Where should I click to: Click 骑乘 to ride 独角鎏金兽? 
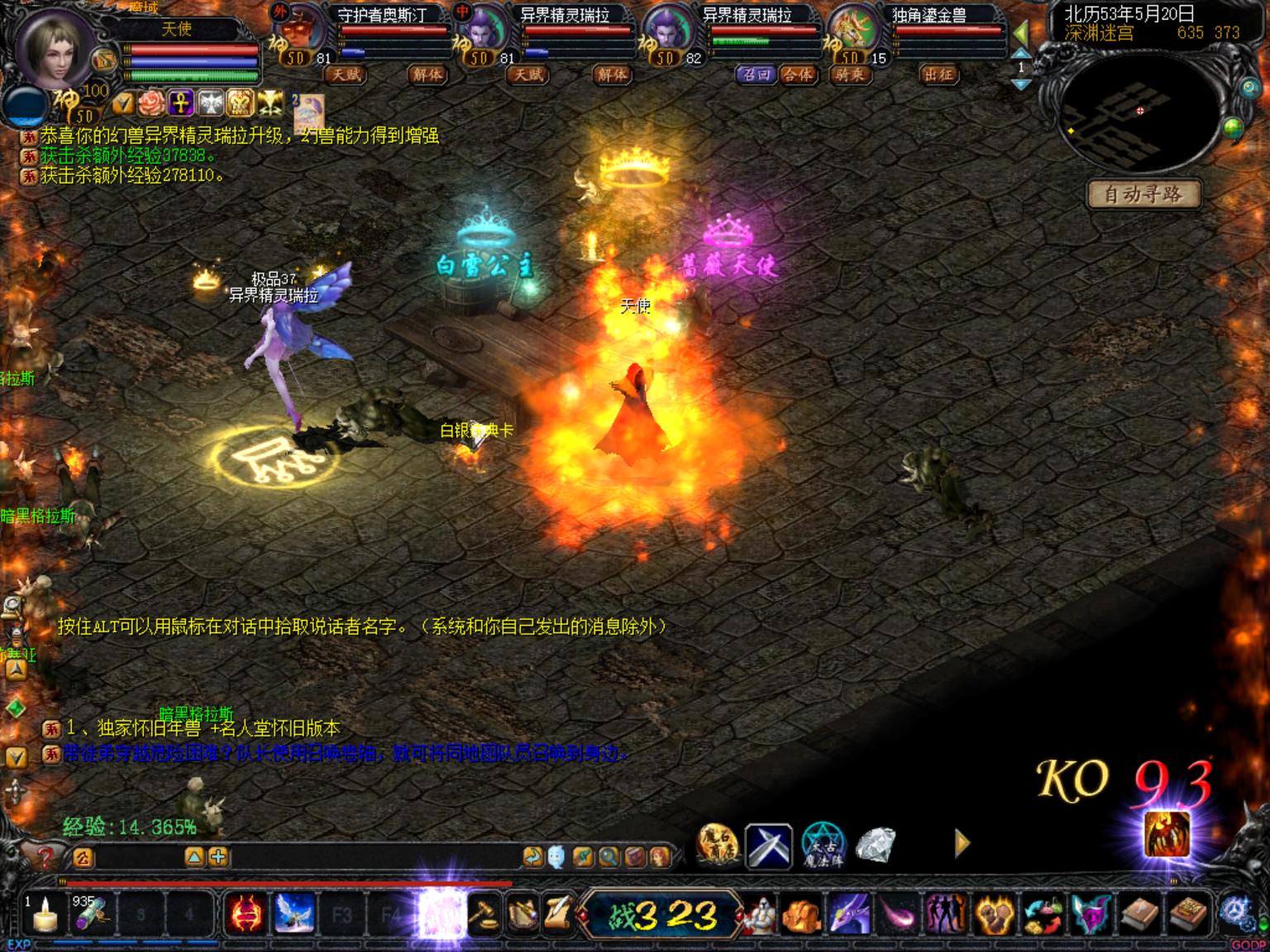pyautogui.click(x=850, y=75)
